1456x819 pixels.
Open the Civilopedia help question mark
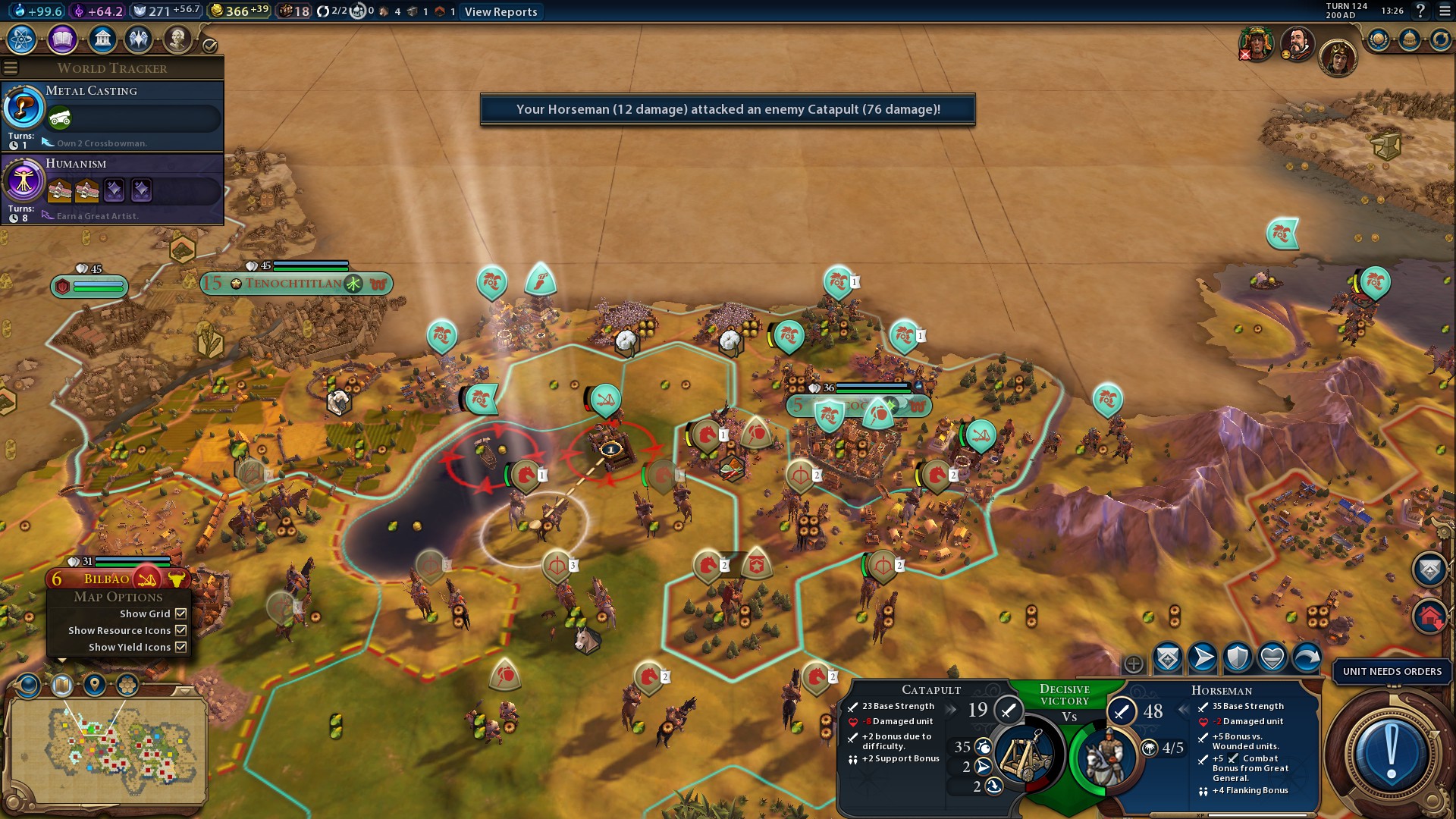pyautogui.click(x=1420, y=11)
